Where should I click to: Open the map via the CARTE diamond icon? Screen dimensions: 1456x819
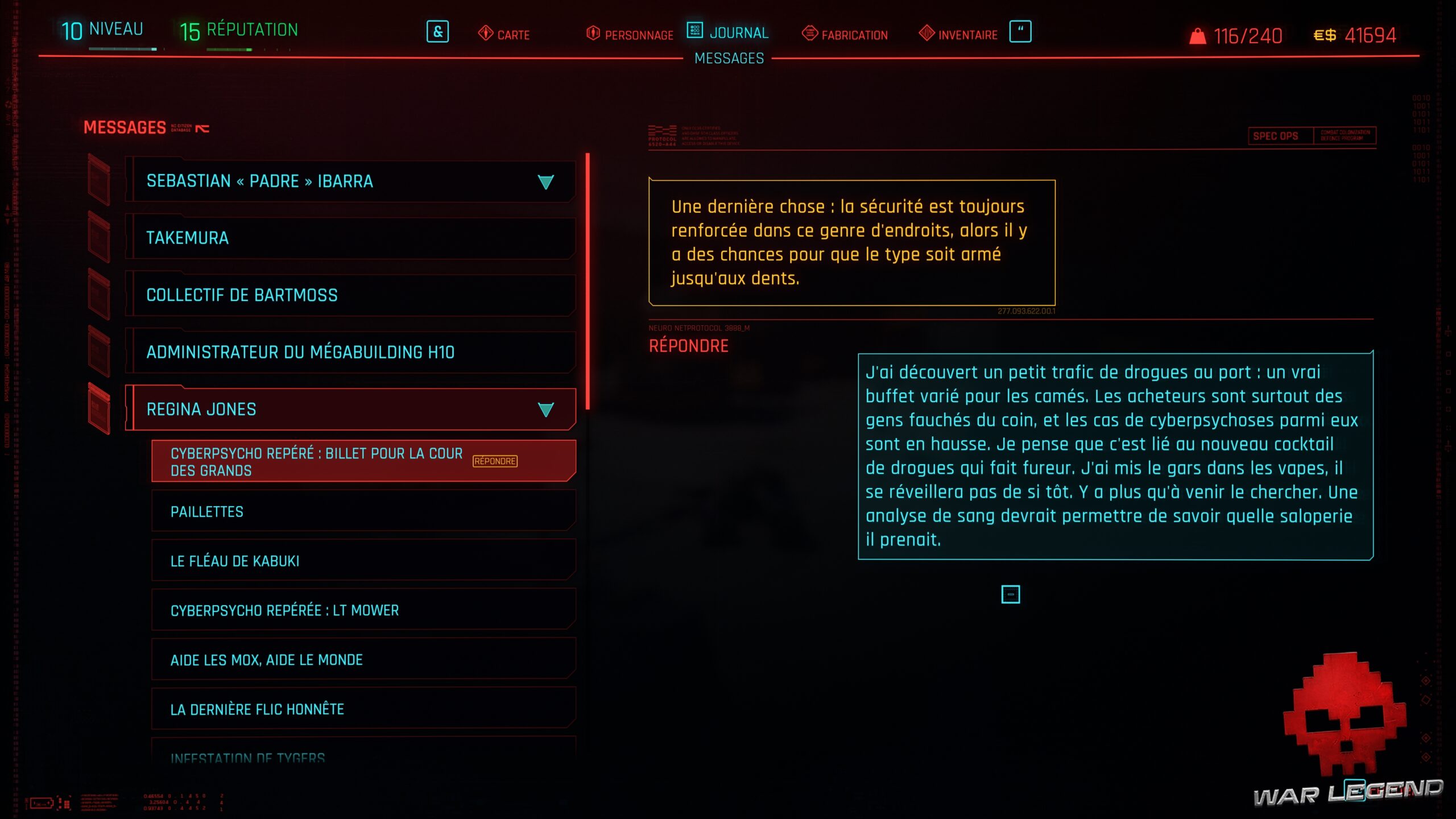(486, 34)
